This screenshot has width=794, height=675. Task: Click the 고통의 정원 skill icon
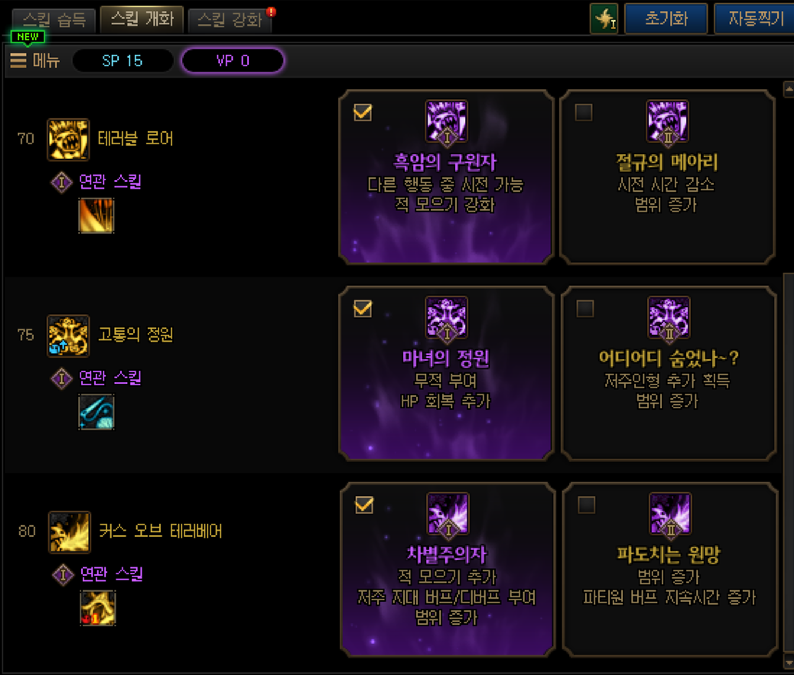coord(68,335)
